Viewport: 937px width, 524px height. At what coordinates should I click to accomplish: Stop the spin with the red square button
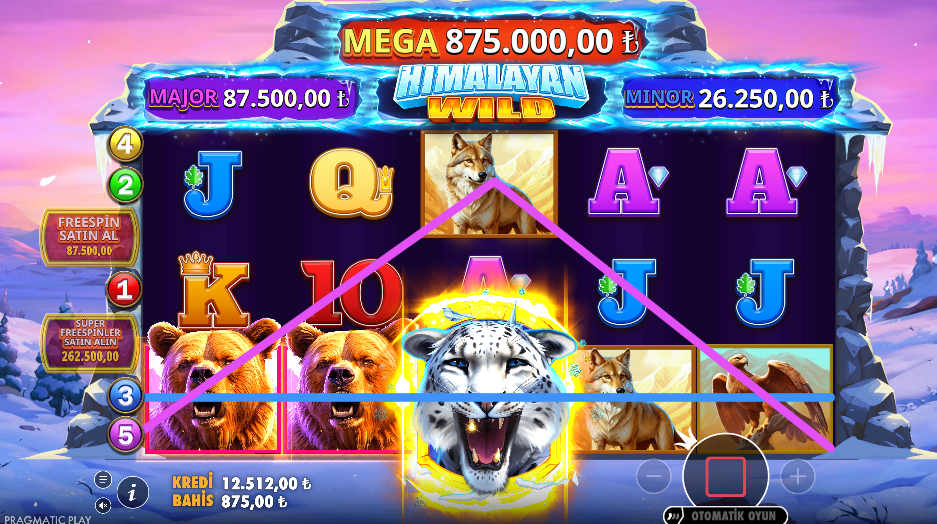pyautogui.click(x=725, y=476)
